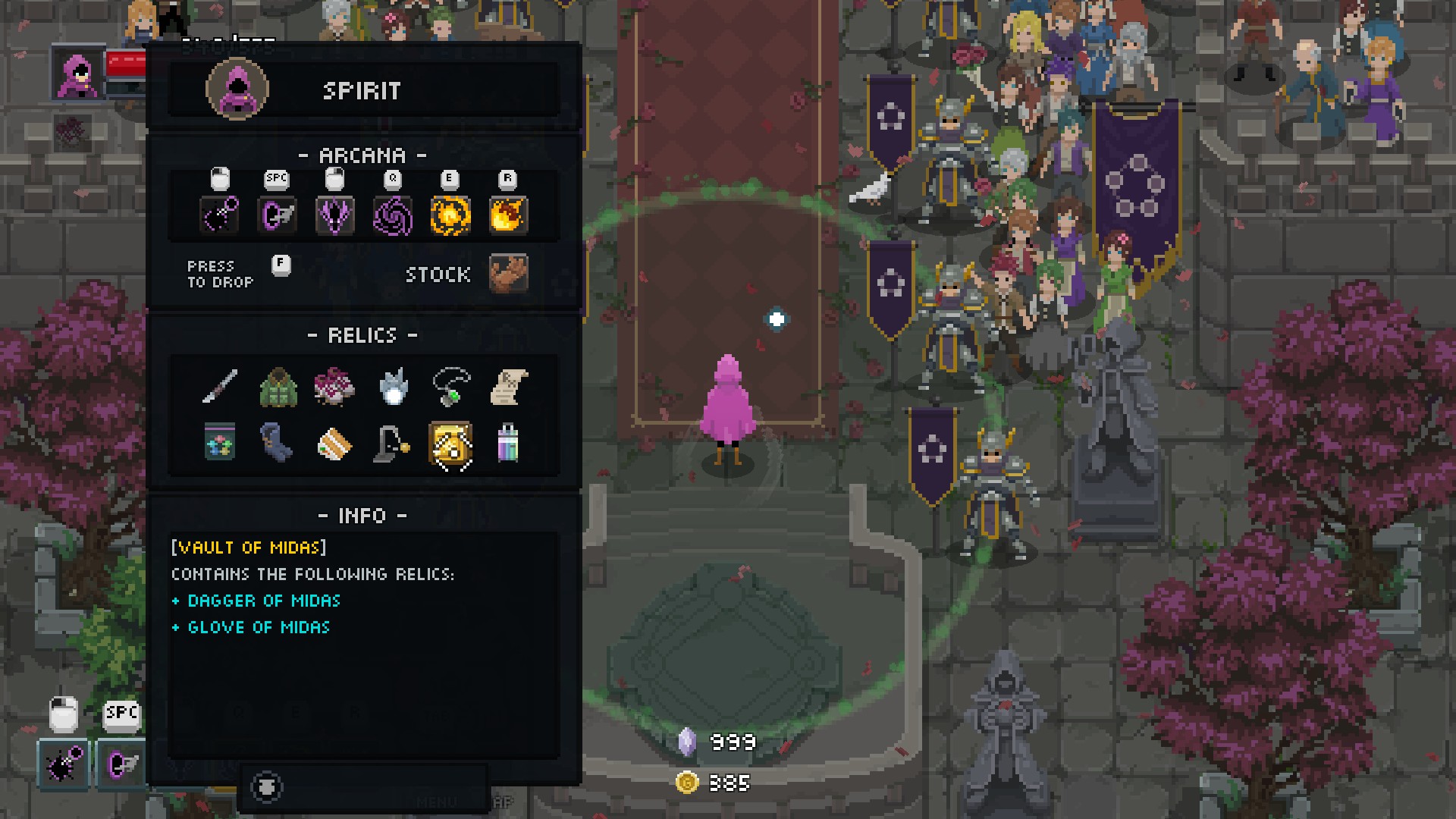The image size is (1456, 819).
Task: Select the colorful flower banner relic
Action: point(220,443)
